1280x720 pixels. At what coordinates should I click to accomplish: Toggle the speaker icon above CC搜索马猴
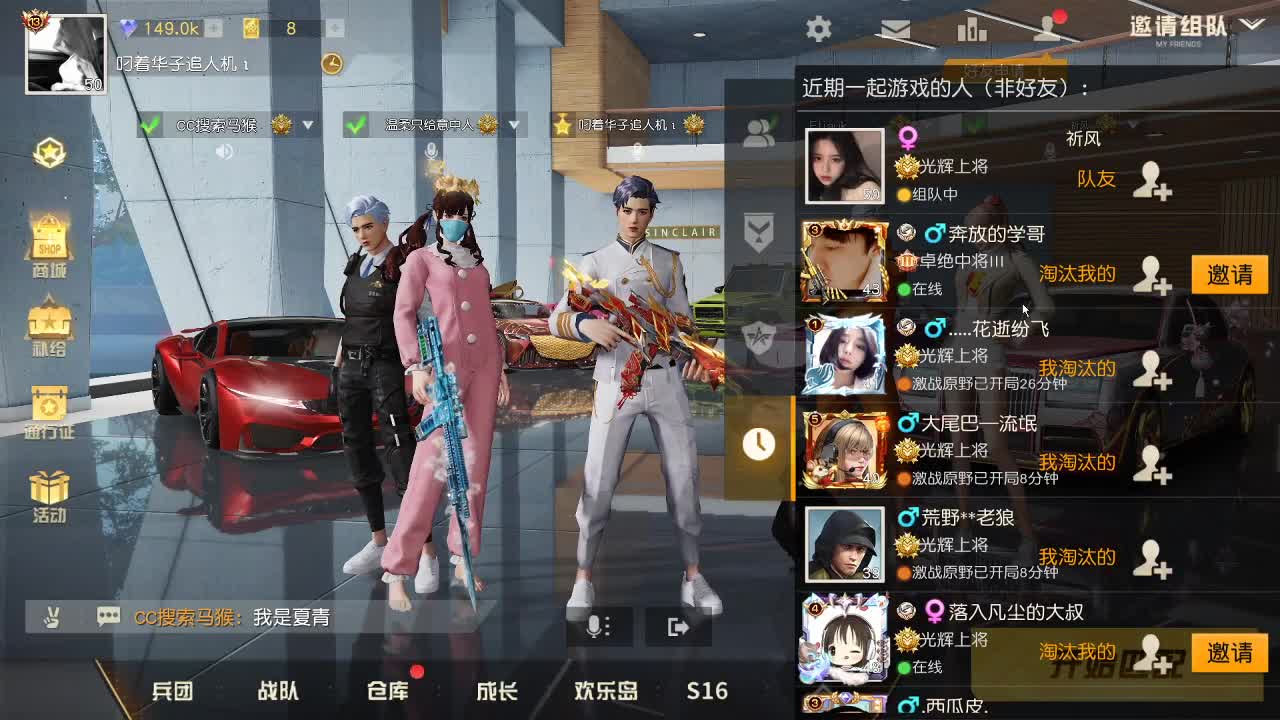[x=225, y=152]
